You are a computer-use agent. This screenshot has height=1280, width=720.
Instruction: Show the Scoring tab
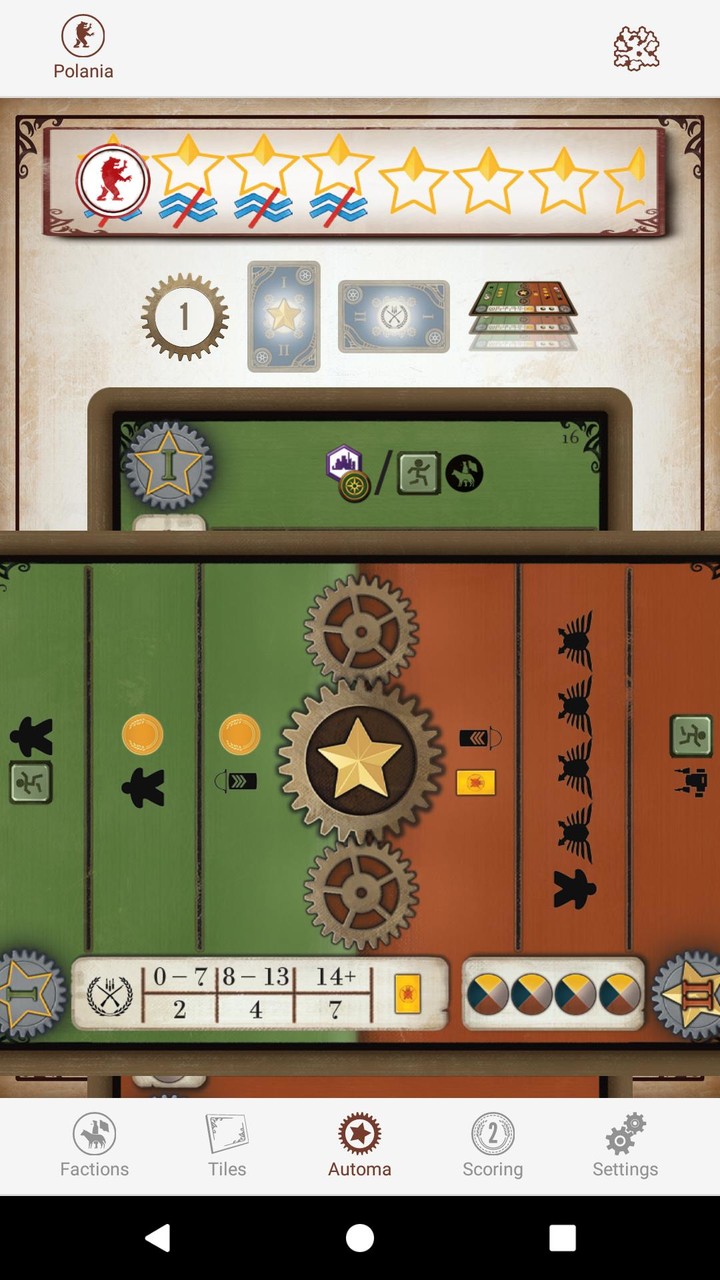pyautogui.click(x=492, y=1146)
